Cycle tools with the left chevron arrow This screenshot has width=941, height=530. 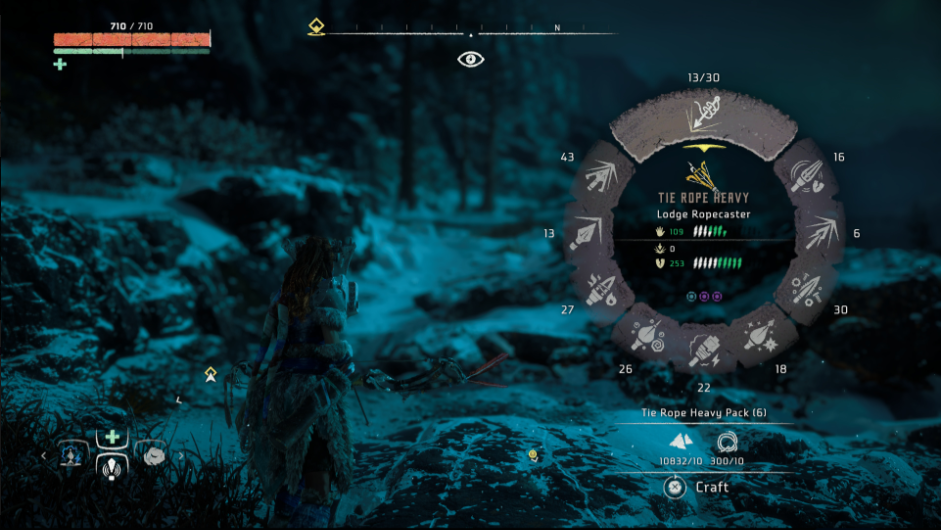44,456
